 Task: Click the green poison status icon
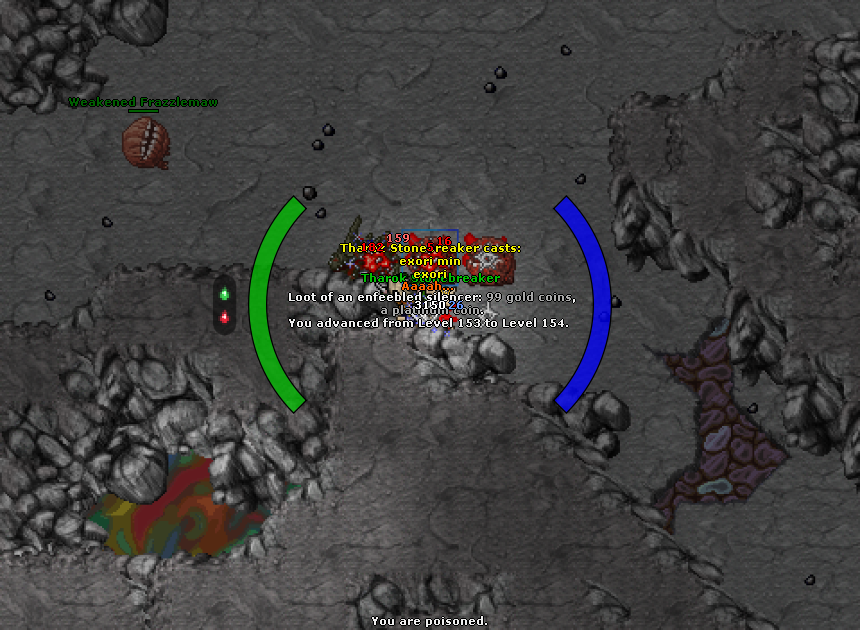pos(224,294)
